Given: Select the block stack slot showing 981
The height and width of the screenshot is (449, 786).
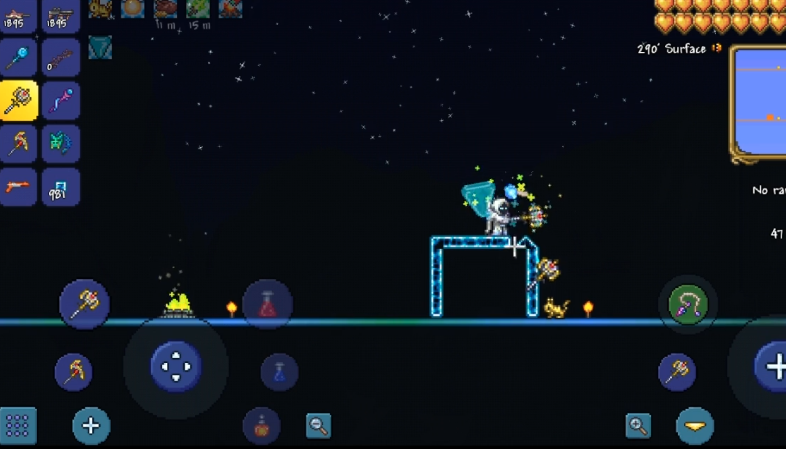Looking at the screenshot, I should click(x=60, y=187).
